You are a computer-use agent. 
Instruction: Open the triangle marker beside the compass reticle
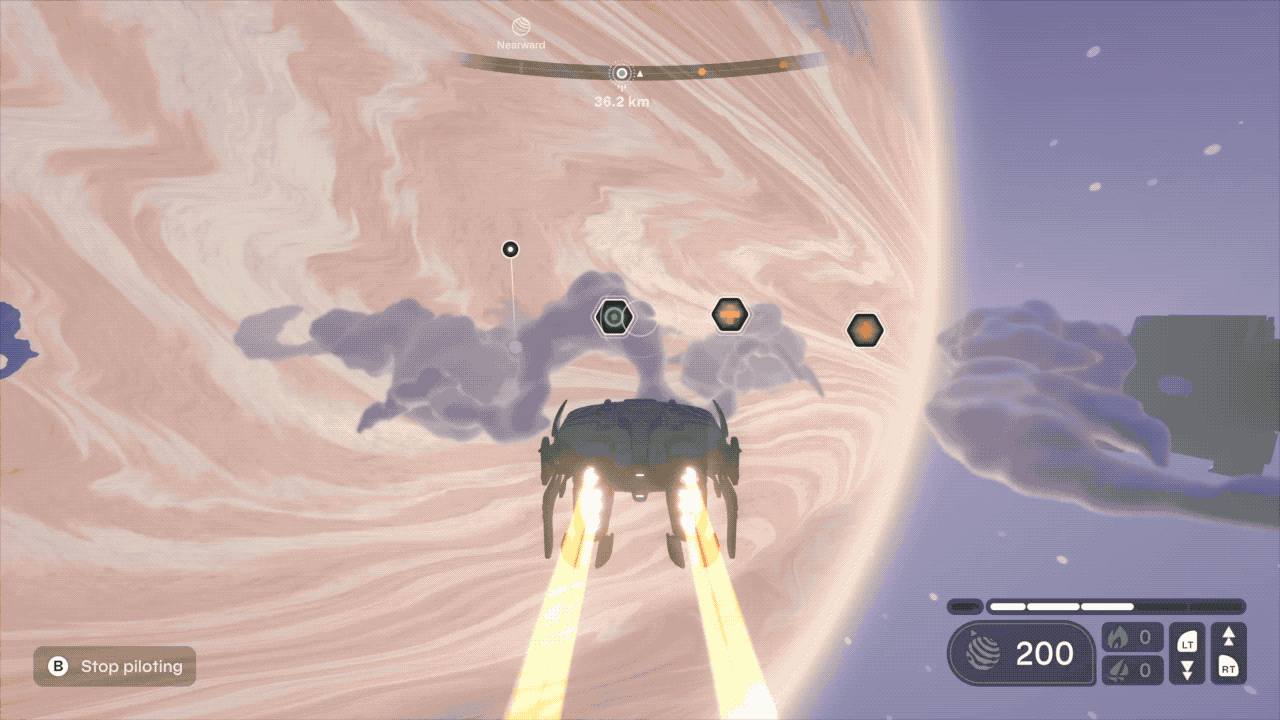click(x=640, y=73)
